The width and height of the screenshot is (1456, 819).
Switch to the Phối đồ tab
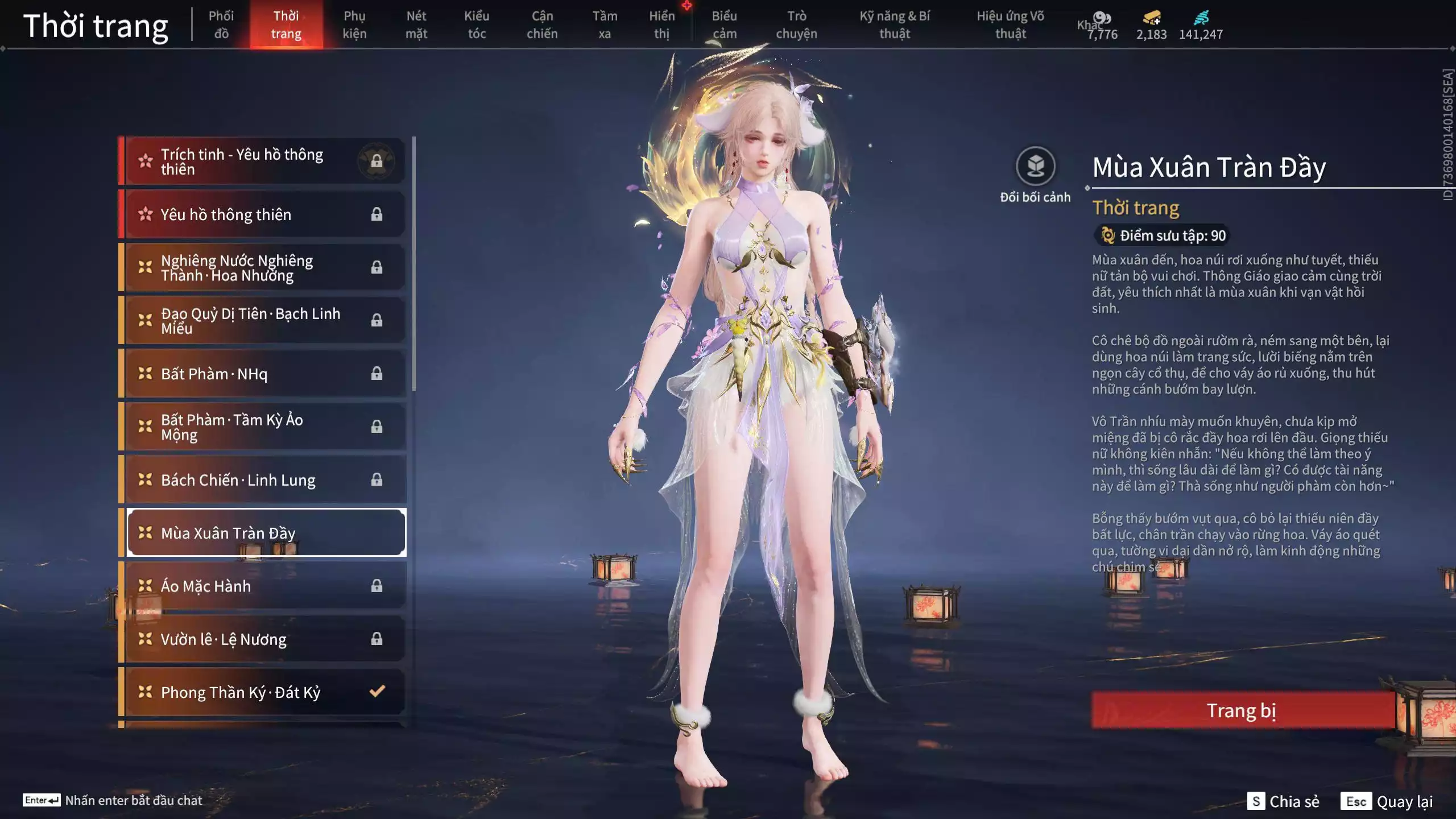coord(221,24)
